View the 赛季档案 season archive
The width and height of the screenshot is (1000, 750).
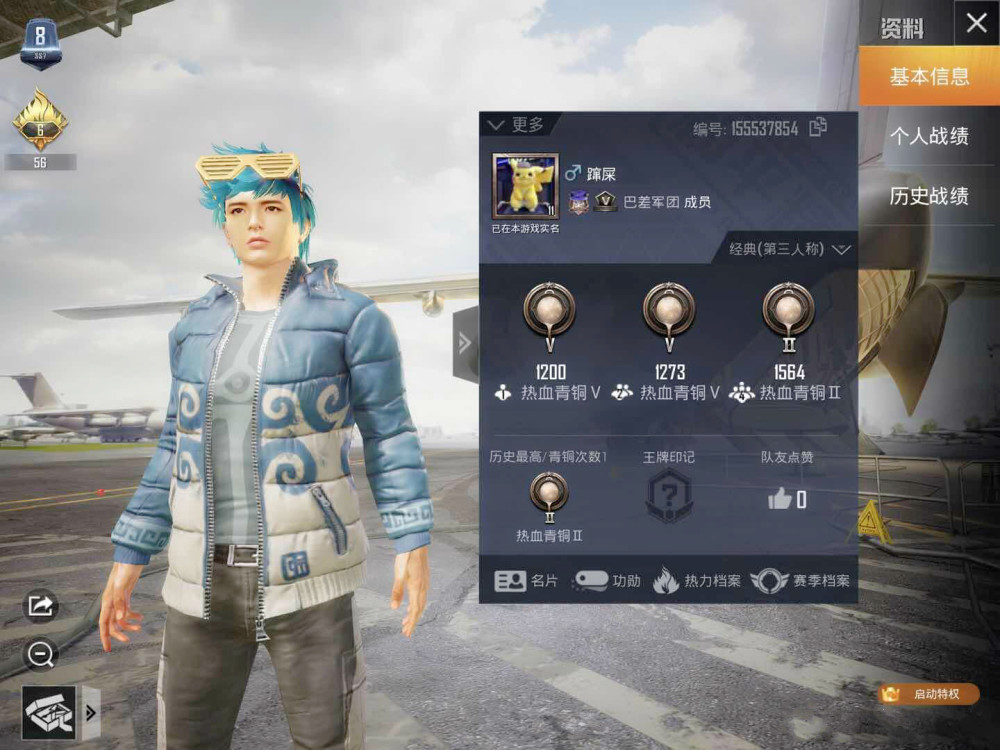[x=800, y=581]
